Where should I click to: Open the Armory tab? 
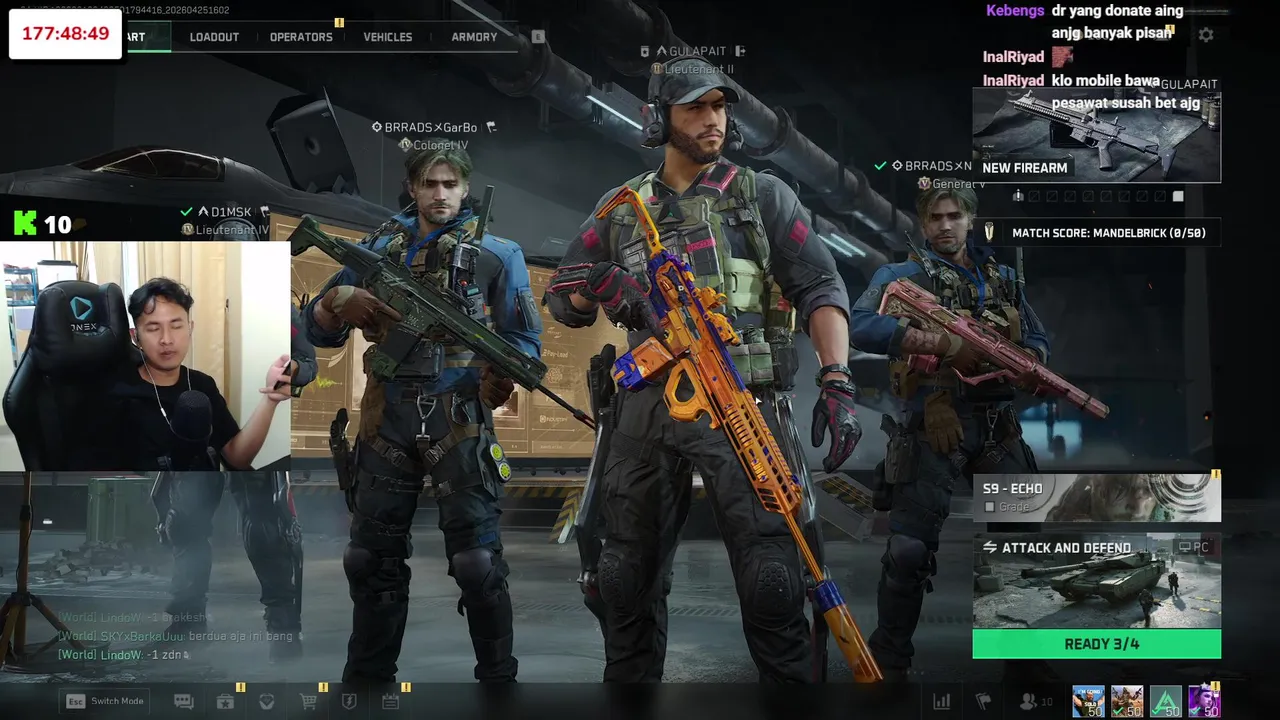click(474, 37)
